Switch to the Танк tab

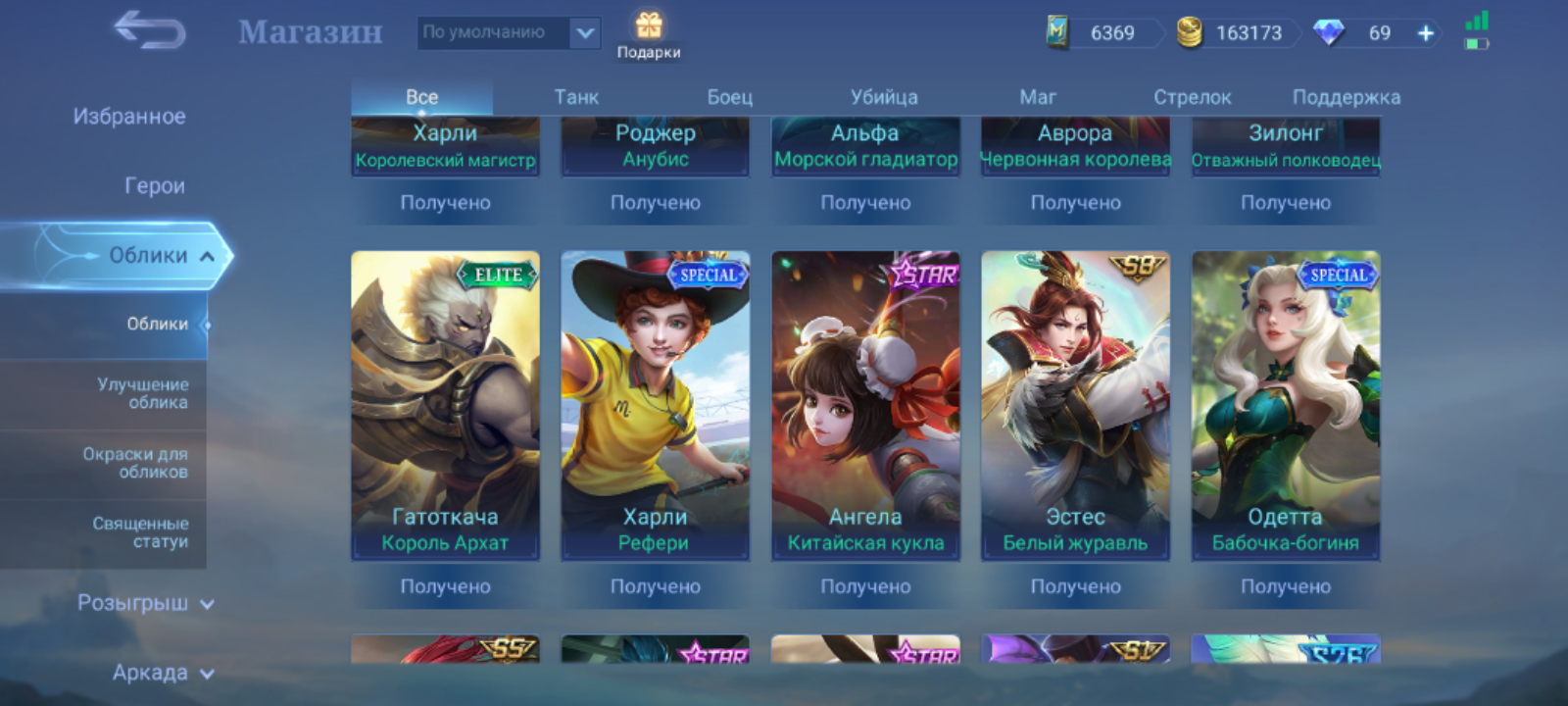(x=576, y=97)
